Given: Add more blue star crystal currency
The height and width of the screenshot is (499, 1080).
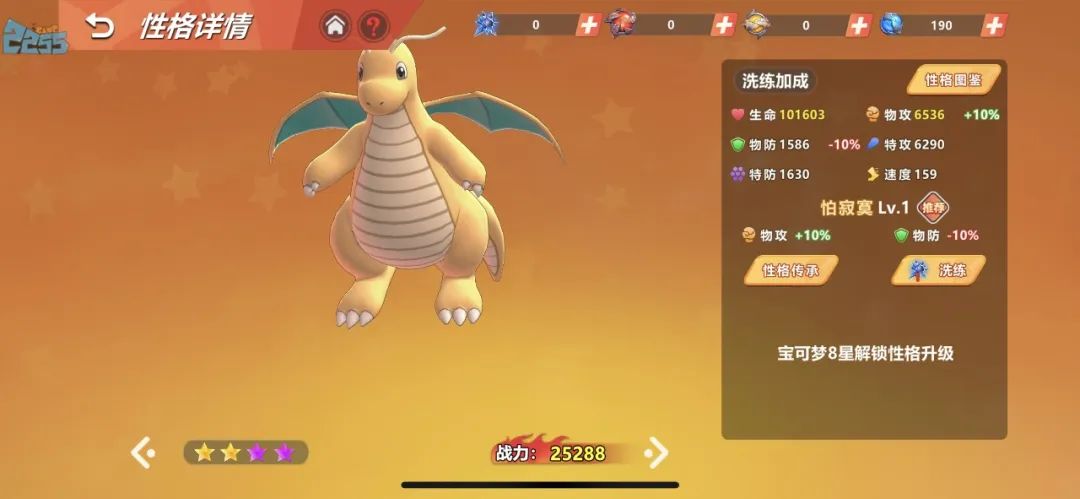Looking at the screenshot, I should (x=589, y=25).
